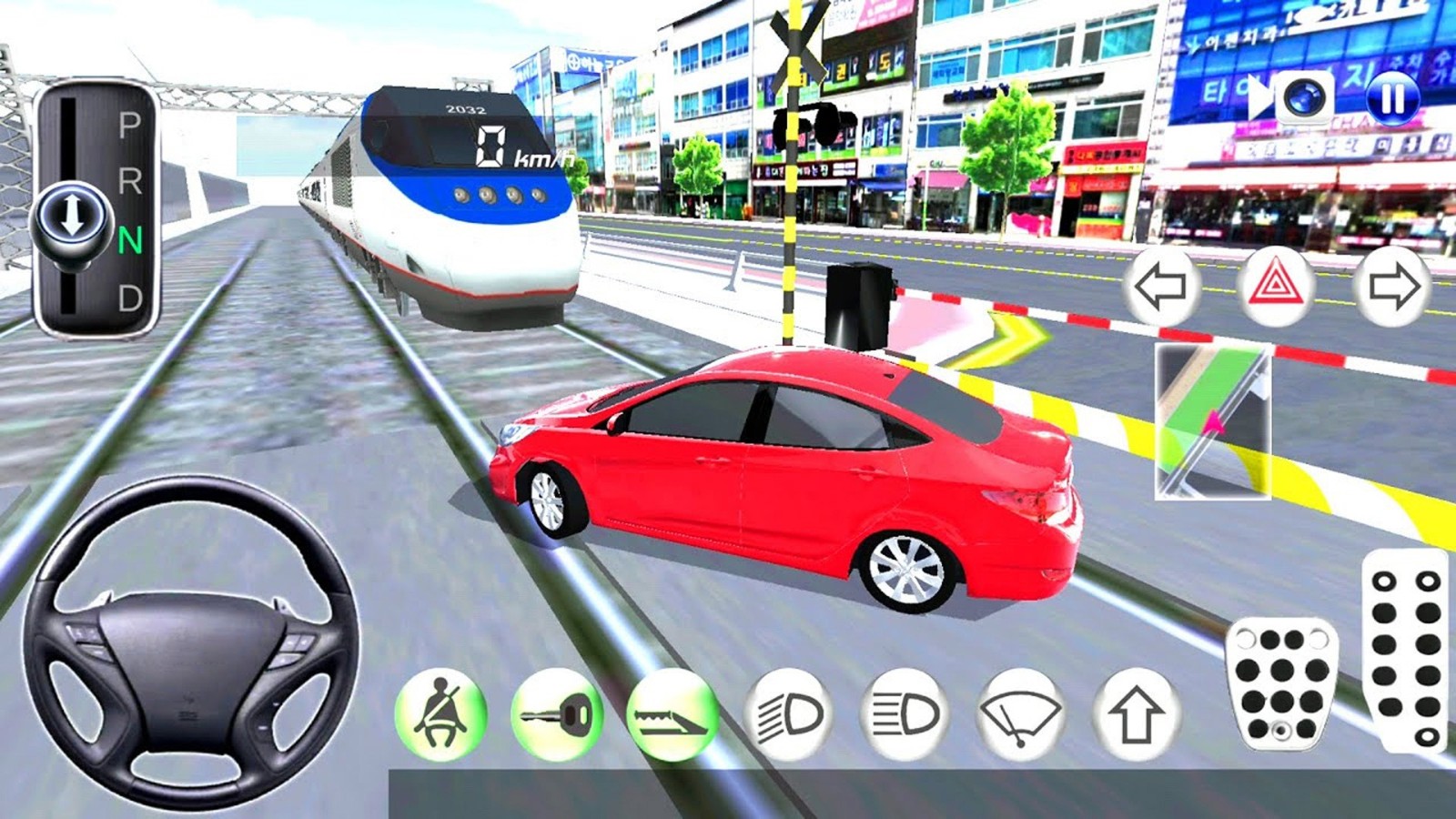Activate the high beam headlights
This screenshot has height=819, width=1456.
coord(905,714)
